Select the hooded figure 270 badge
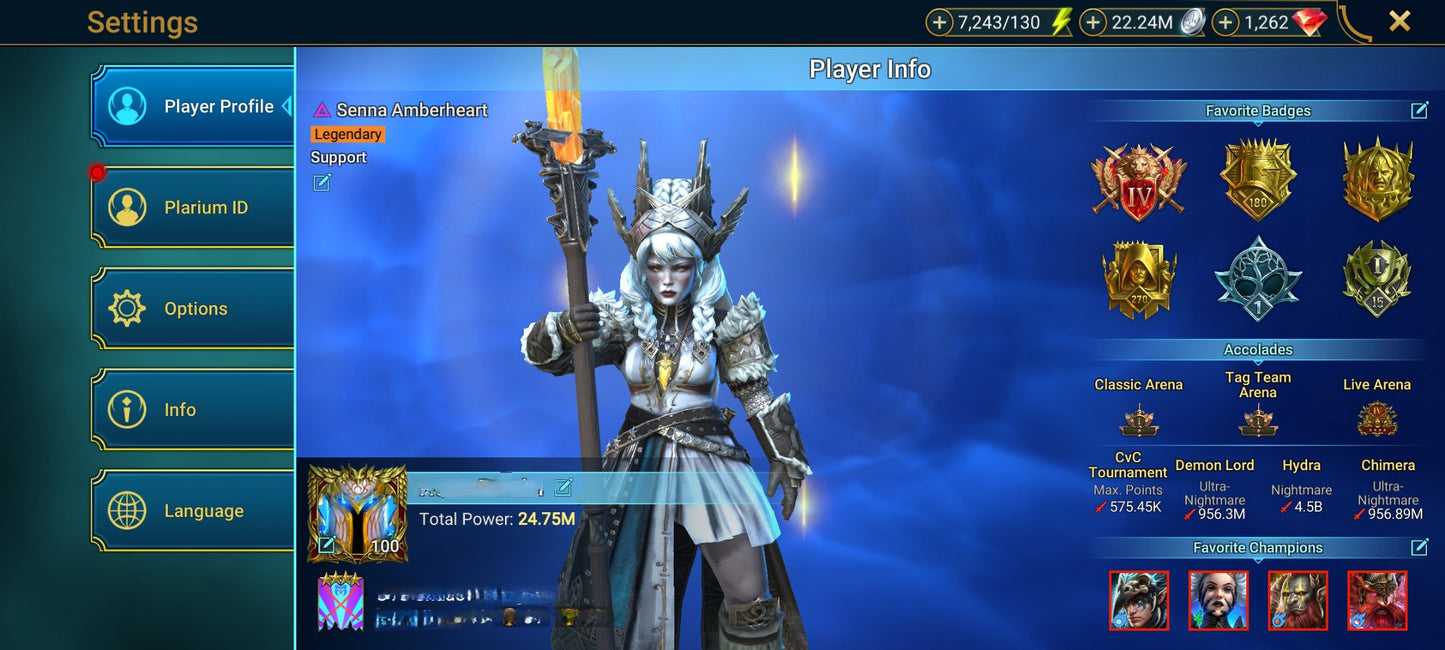 point(1138,278)
